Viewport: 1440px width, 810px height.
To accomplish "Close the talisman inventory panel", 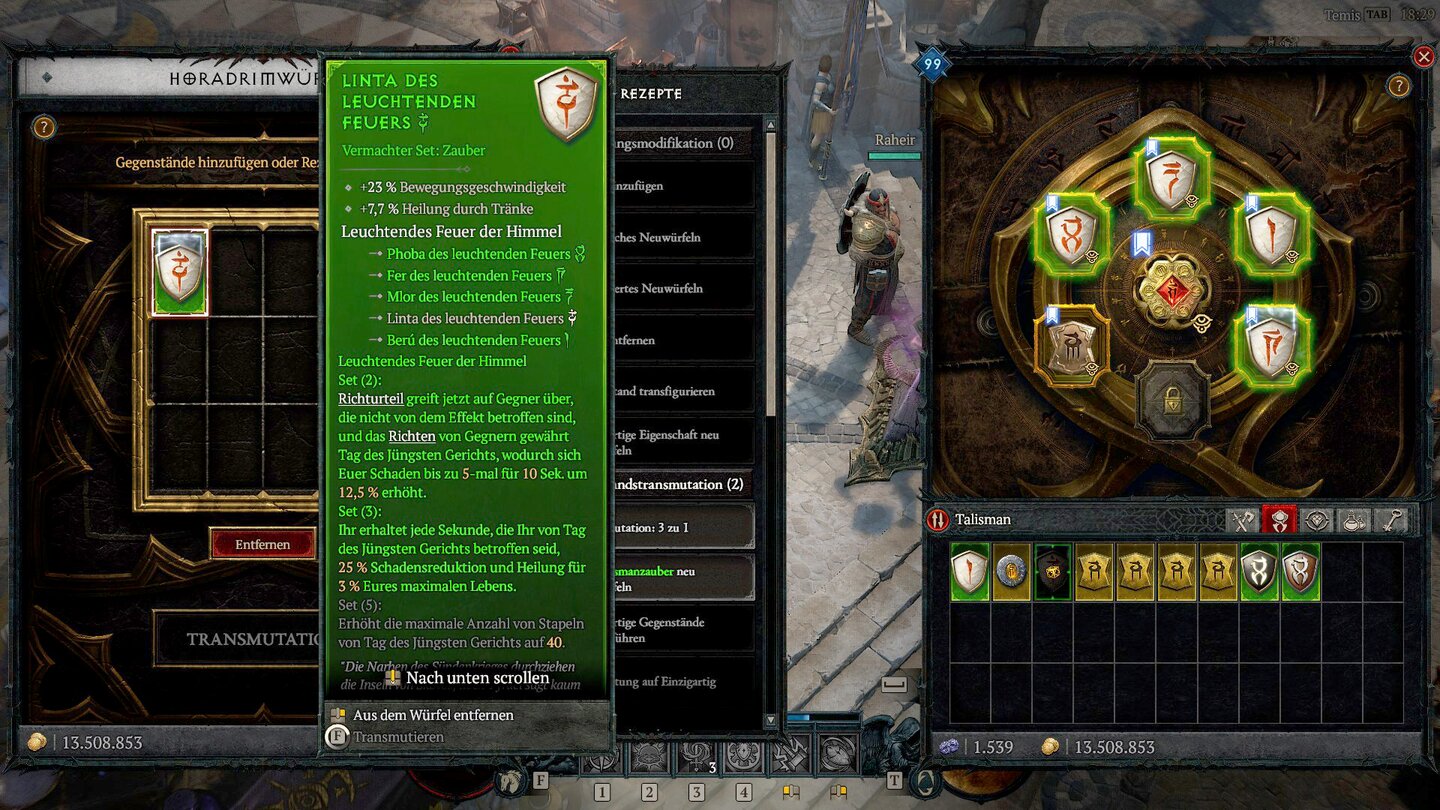I will pos(1424,57).
